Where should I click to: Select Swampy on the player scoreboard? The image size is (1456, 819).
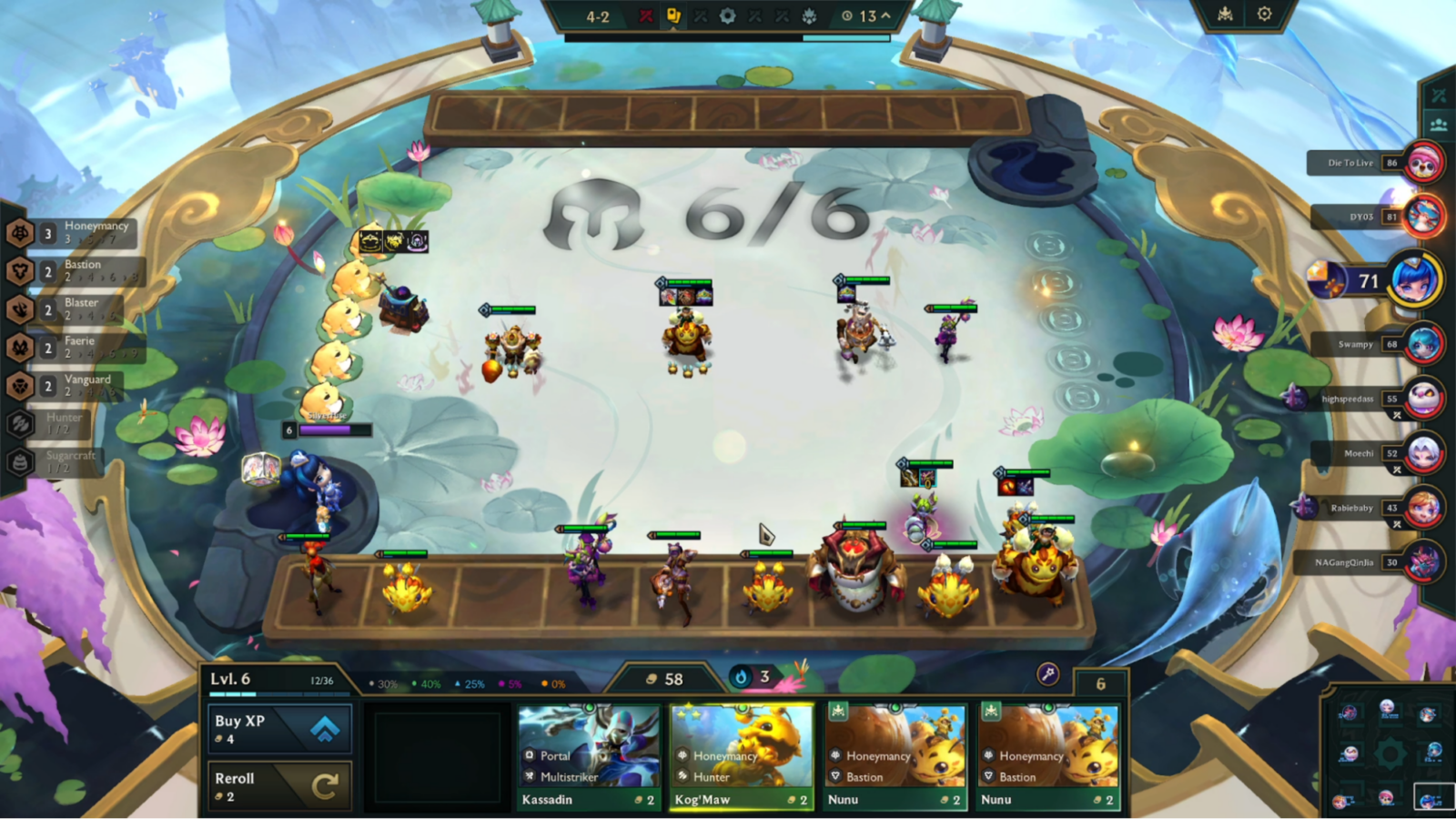click(x=1357, y=344)
